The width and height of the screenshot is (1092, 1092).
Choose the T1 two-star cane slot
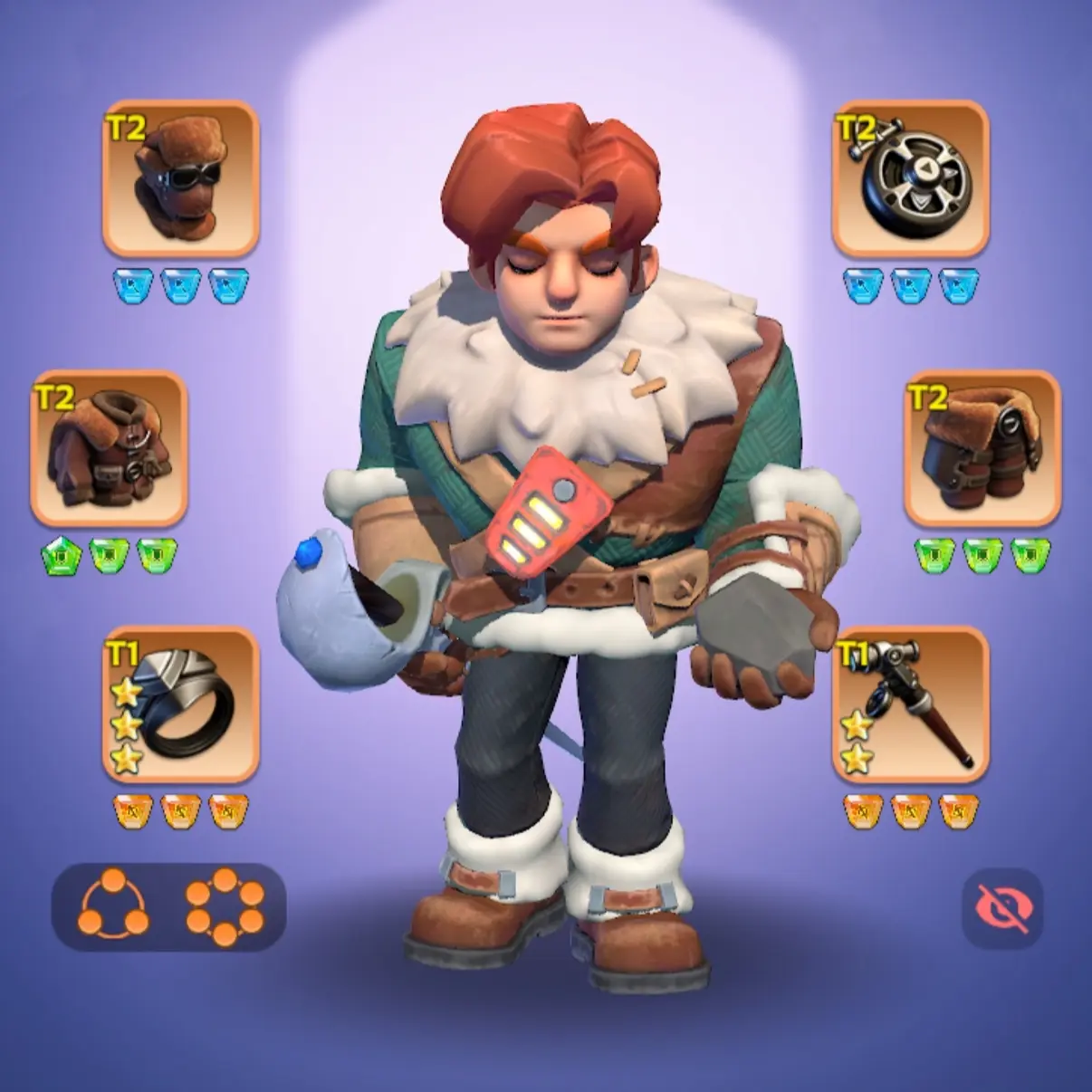910,705
